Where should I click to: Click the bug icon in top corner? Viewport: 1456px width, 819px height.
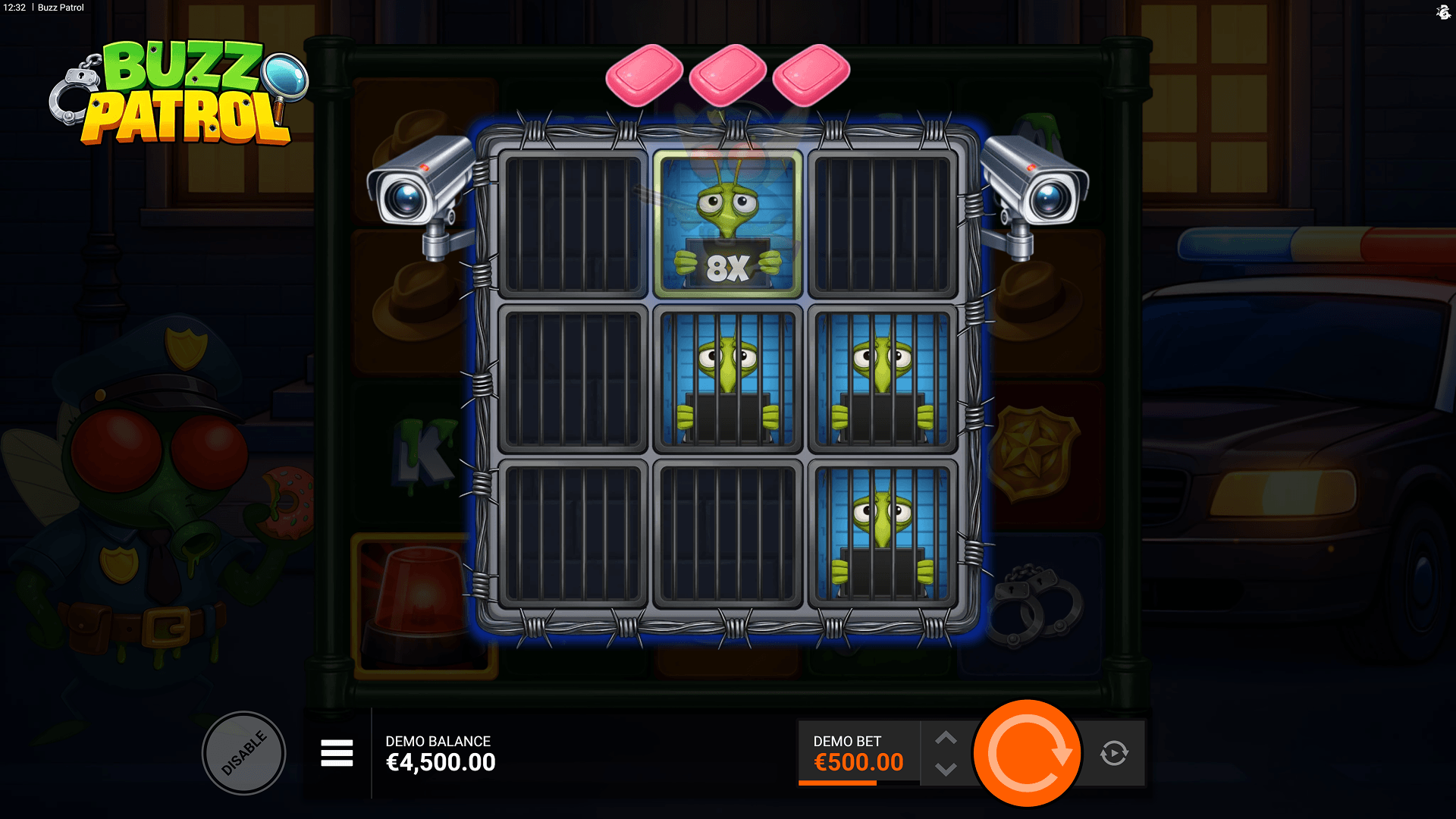click(1443, 12)
